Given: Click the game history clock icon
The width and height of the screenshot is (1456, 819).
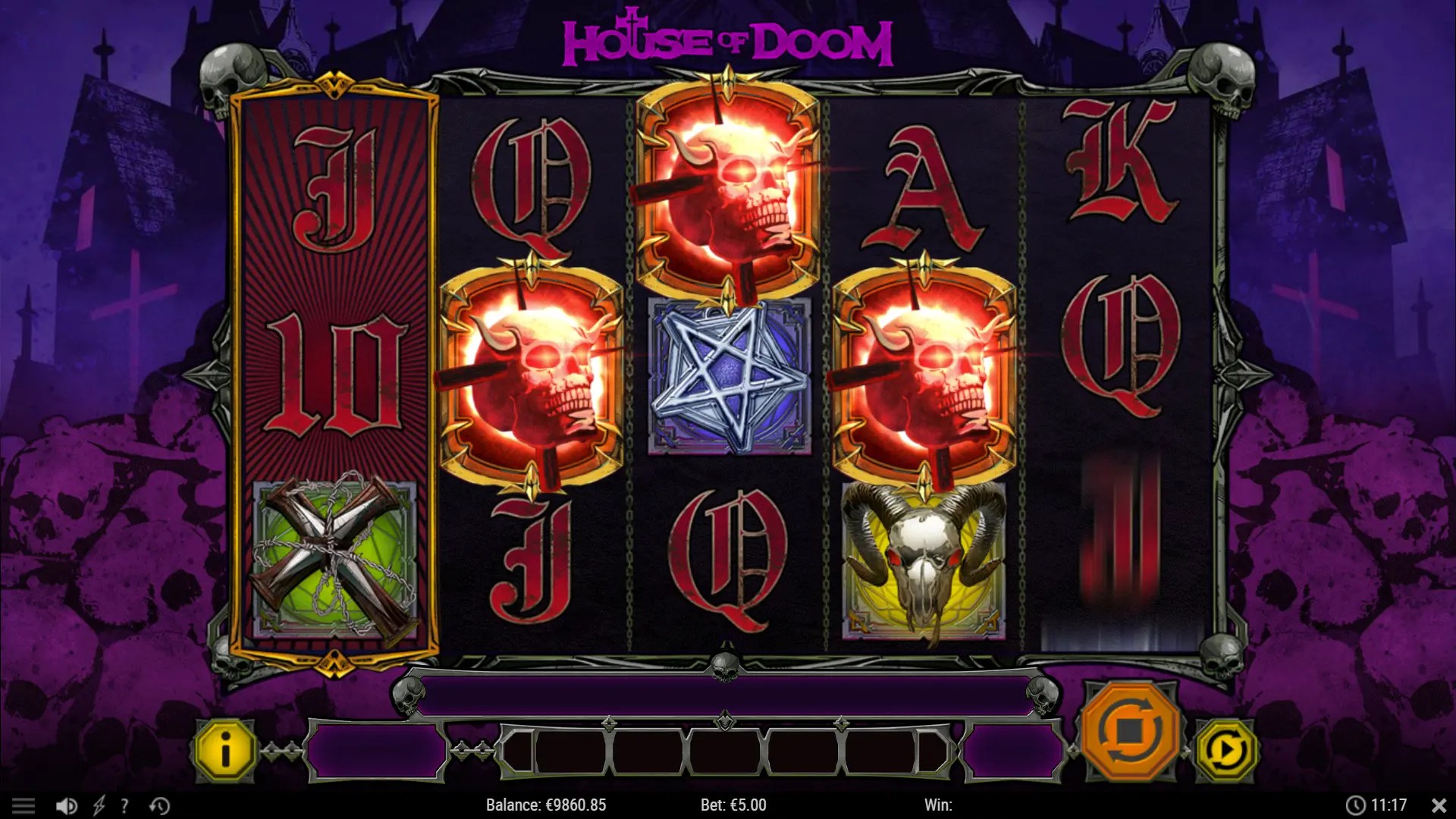Looking at the screenshot, I should pos(158,805).
